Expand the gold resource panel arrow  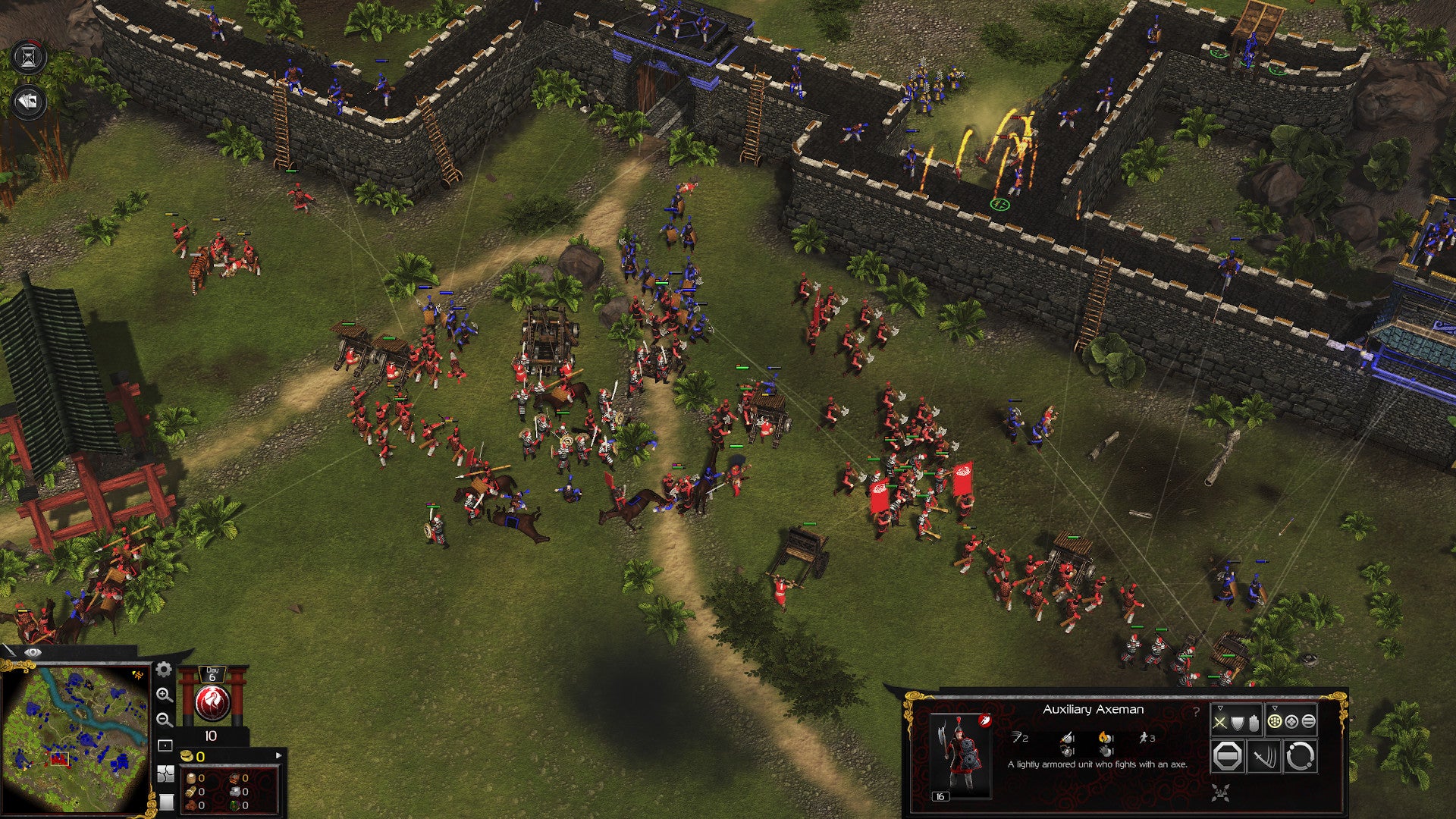(278, 755)
